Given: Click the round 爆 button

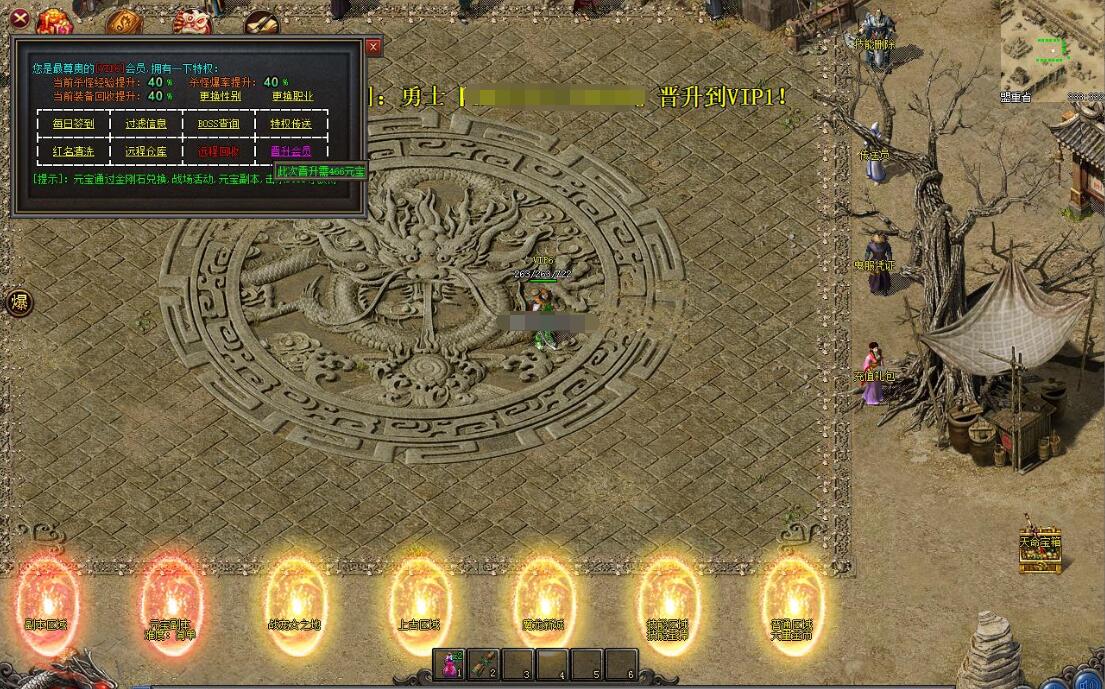Looking at the screenshot, I should click(18, 303).
